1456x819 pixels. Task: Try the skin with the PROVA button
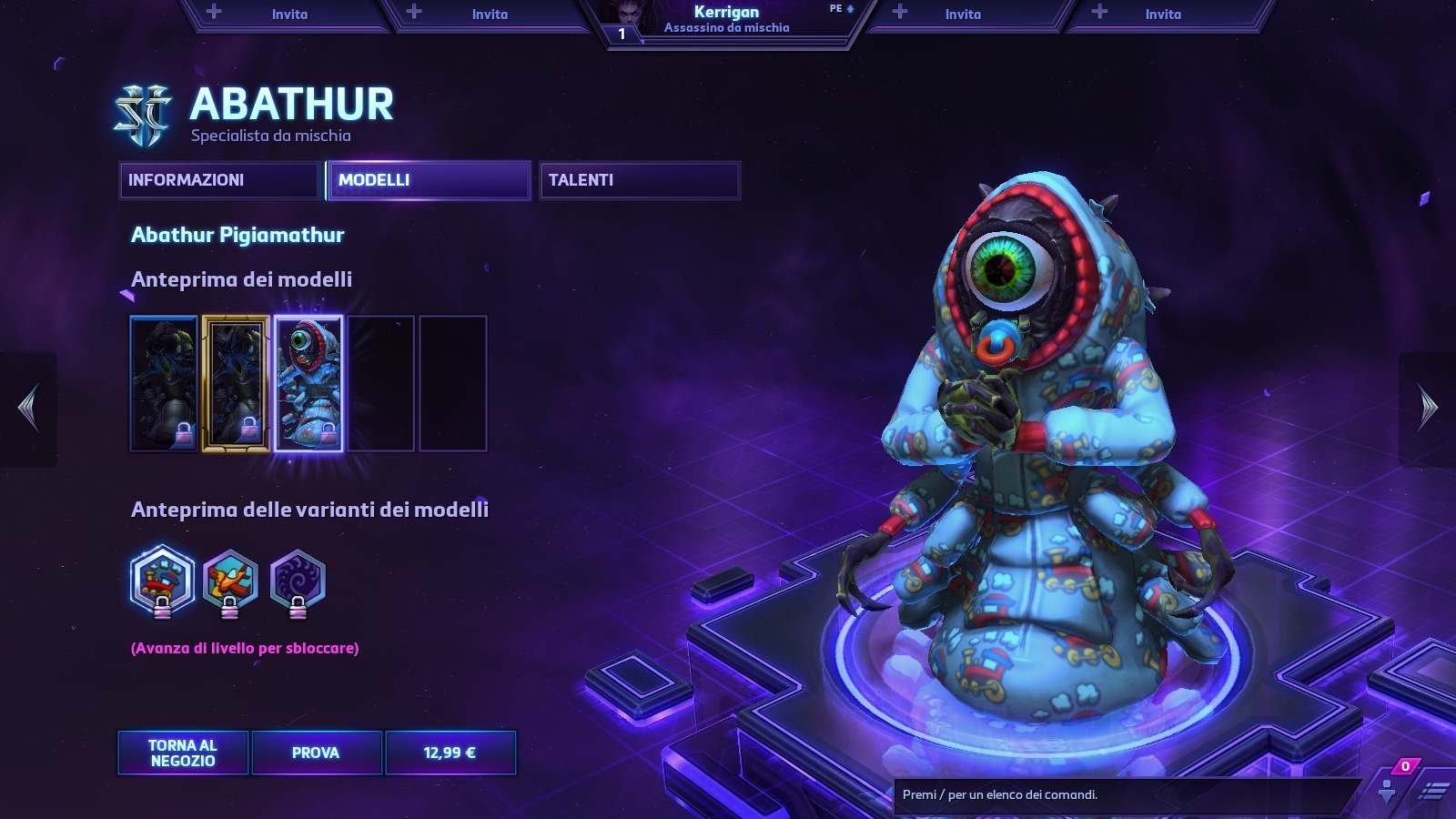316,753
